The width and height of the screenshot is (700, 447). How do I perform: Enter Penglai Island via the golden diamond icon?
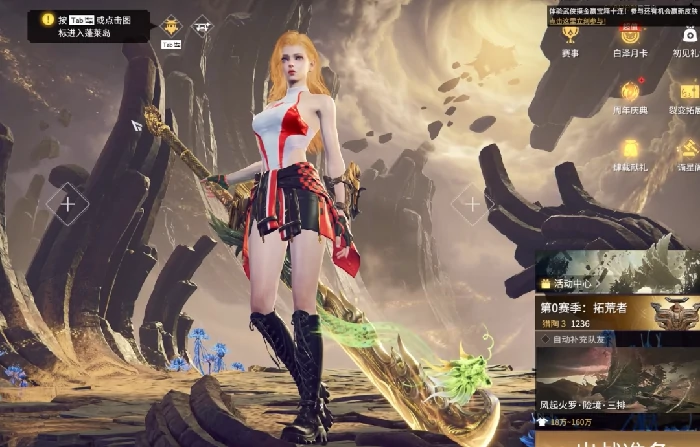click(171, 26)
